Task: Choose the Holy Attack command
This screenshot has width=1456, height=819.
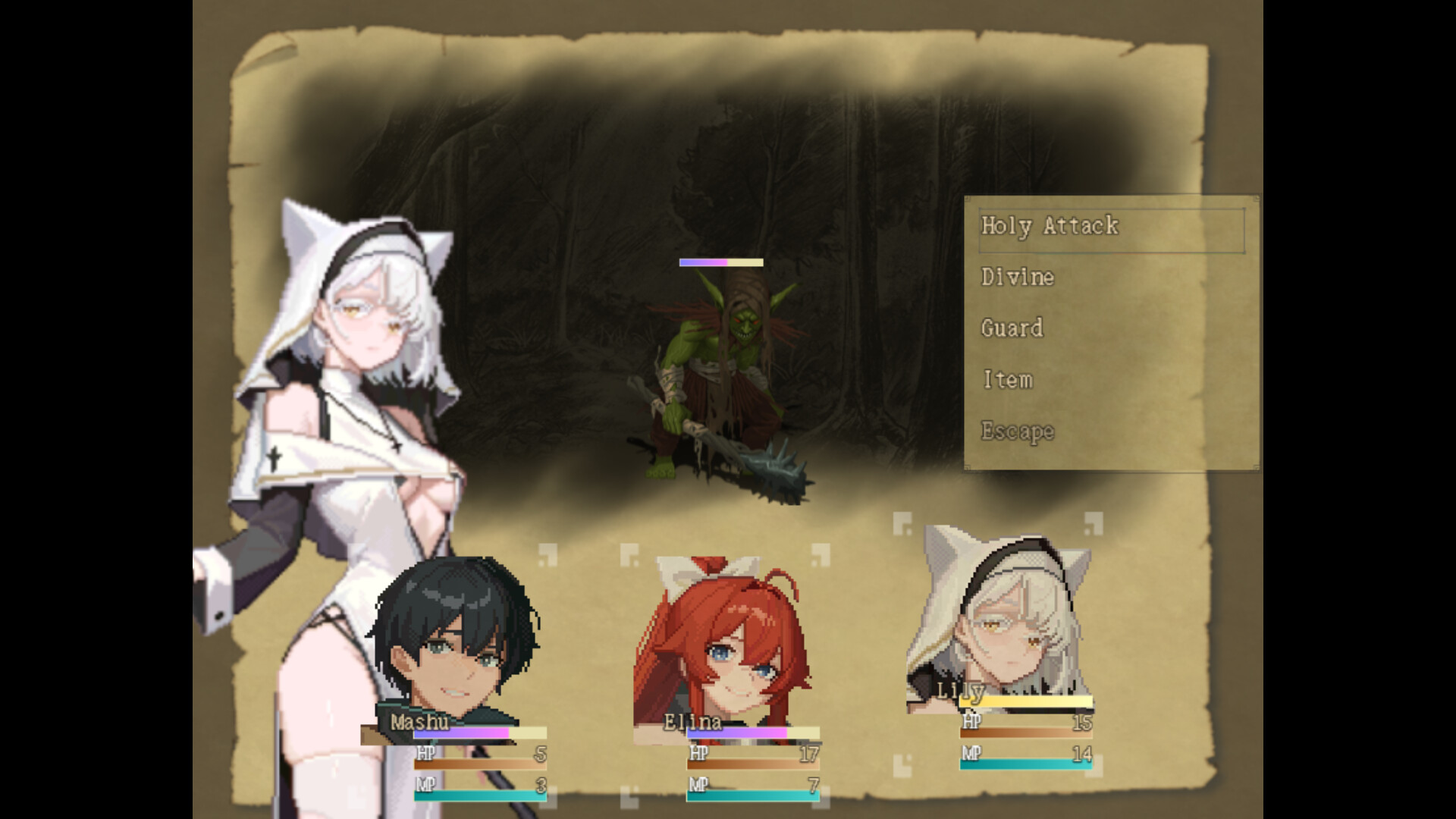Action: [1050, 225]
